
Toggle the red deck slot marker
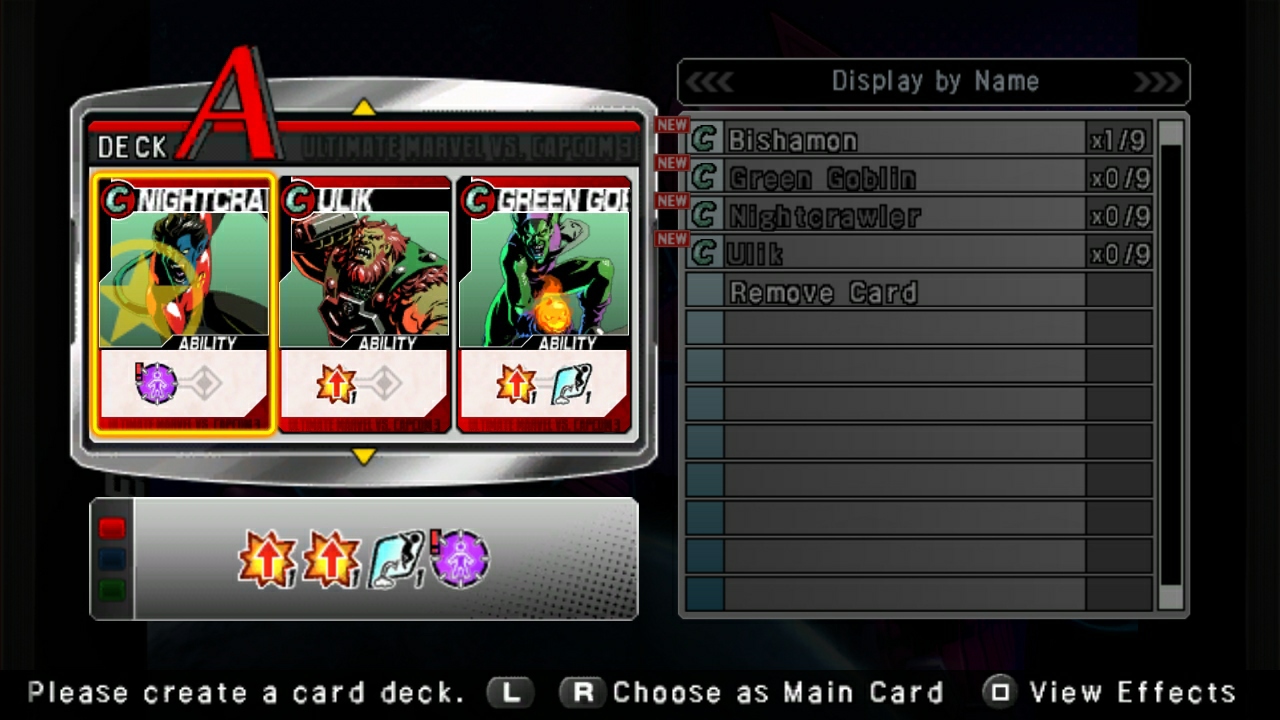(111, 528)
